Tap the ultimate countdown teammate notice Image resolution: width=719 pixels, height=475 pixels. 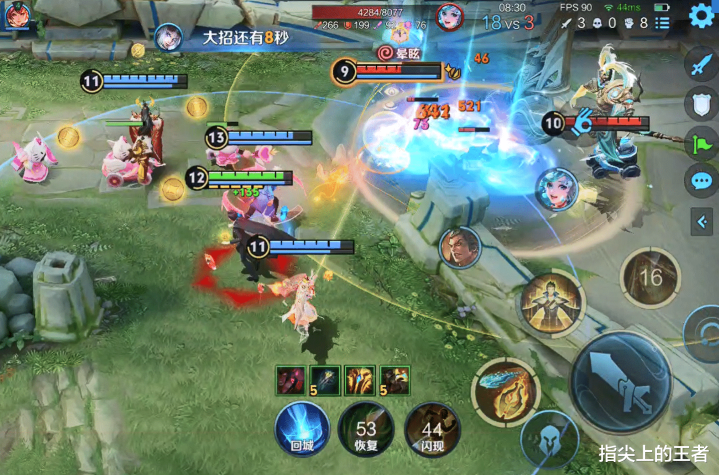[x=235, y=35]
